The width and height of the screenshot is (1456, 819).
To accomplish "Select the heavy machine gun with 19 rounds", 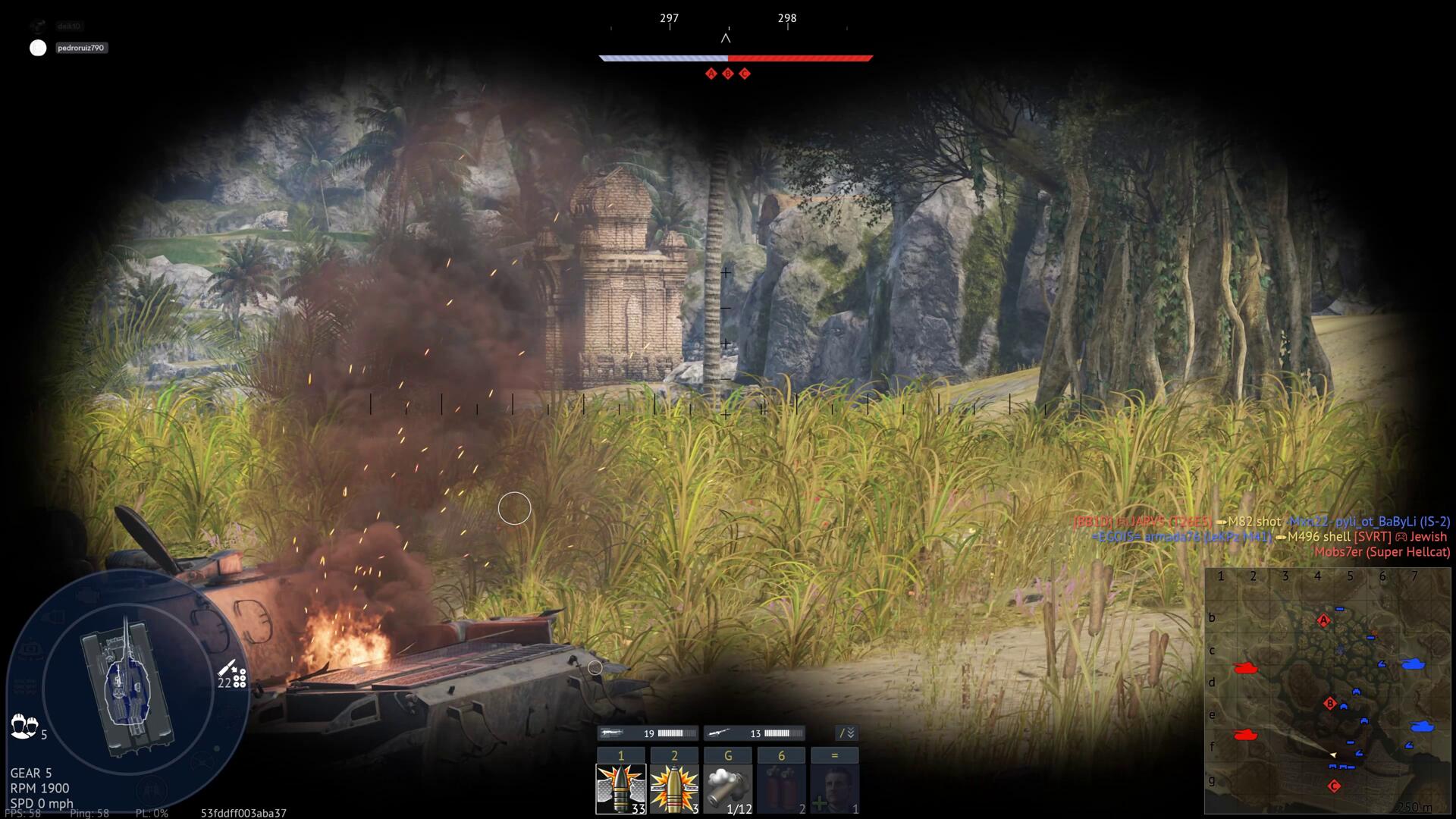I will pyautogui.click(x=648, y=733).
